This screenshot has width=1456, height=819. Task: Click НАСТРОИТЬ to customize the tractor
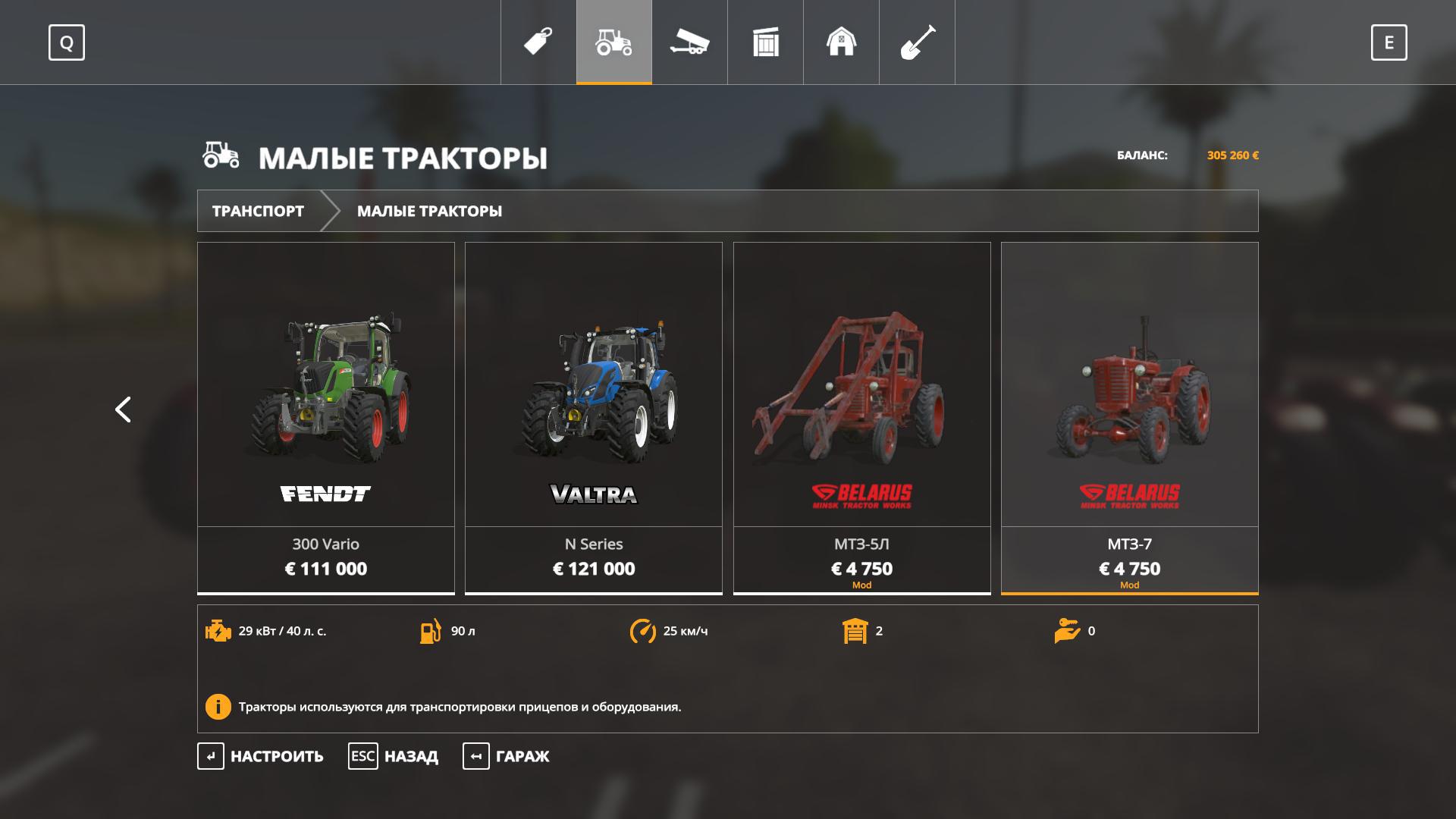pyautogui.click(x=262, y=756)
